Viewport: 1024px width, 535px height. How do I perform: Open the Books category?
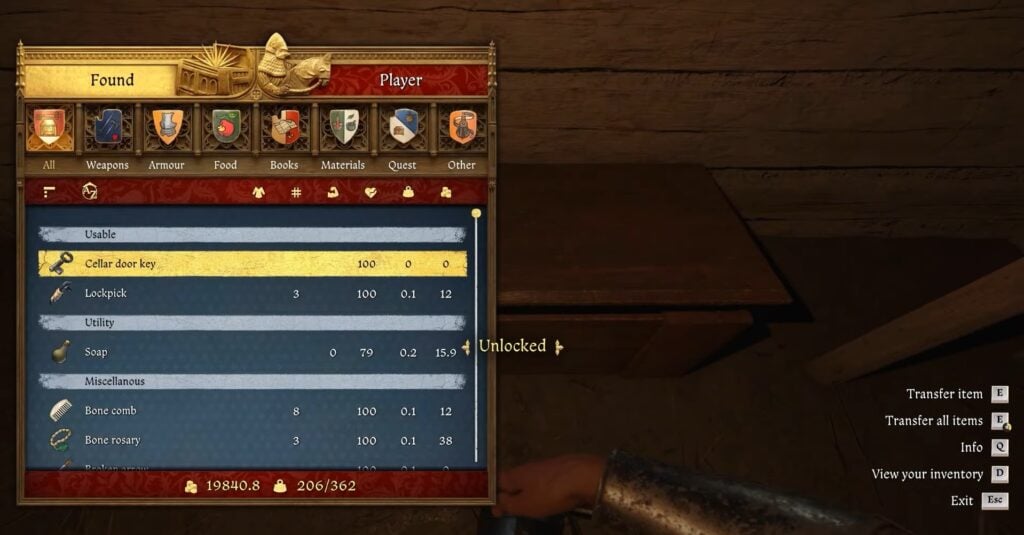[x=284, y=130]
